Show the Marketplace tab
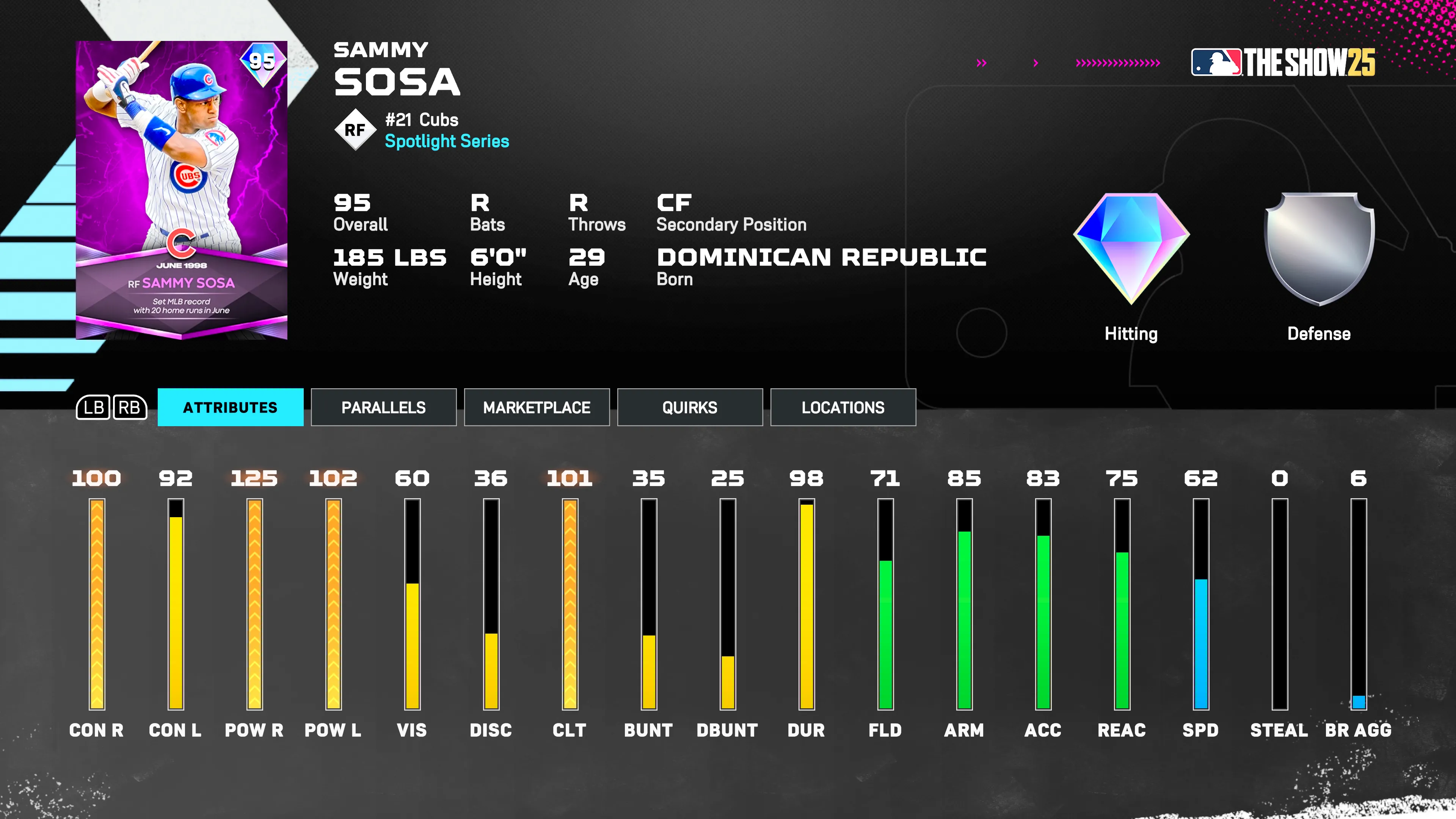The height and width of the screenshot is (819, 1456). [537, 407]
